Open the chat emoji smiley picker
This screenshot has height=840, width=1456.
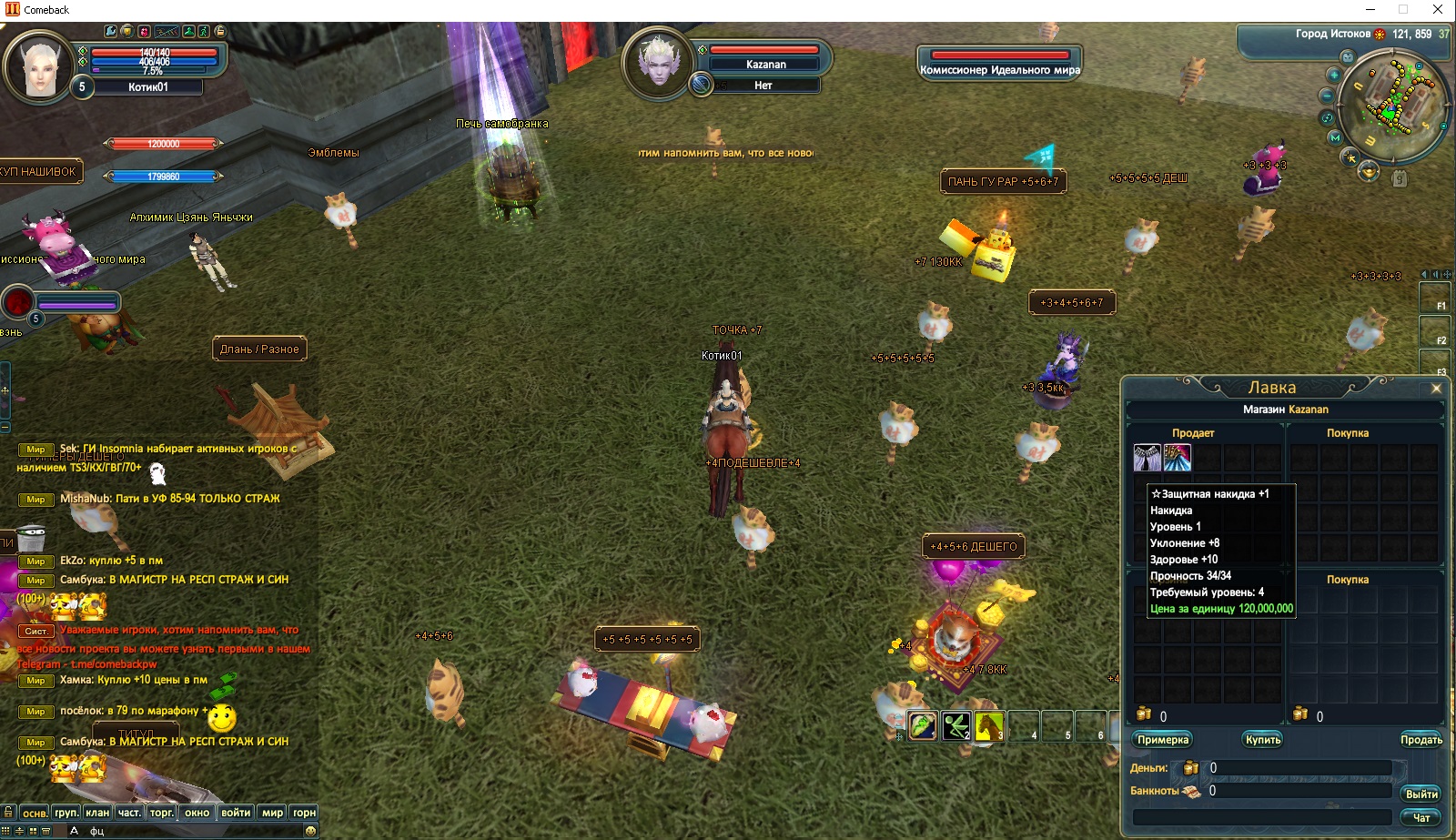[310, 830]
